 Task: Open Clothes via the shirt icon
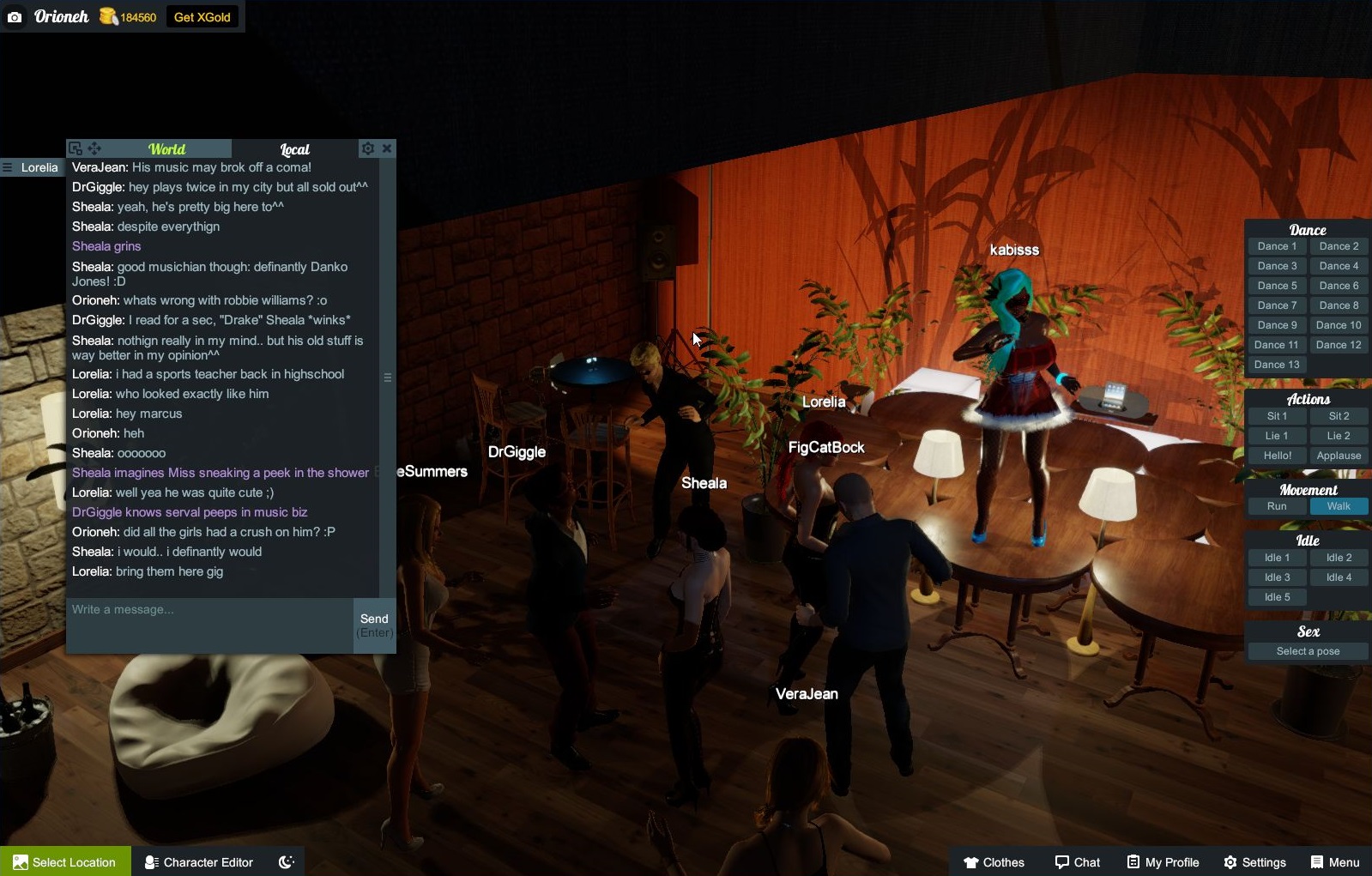(970, 862)
